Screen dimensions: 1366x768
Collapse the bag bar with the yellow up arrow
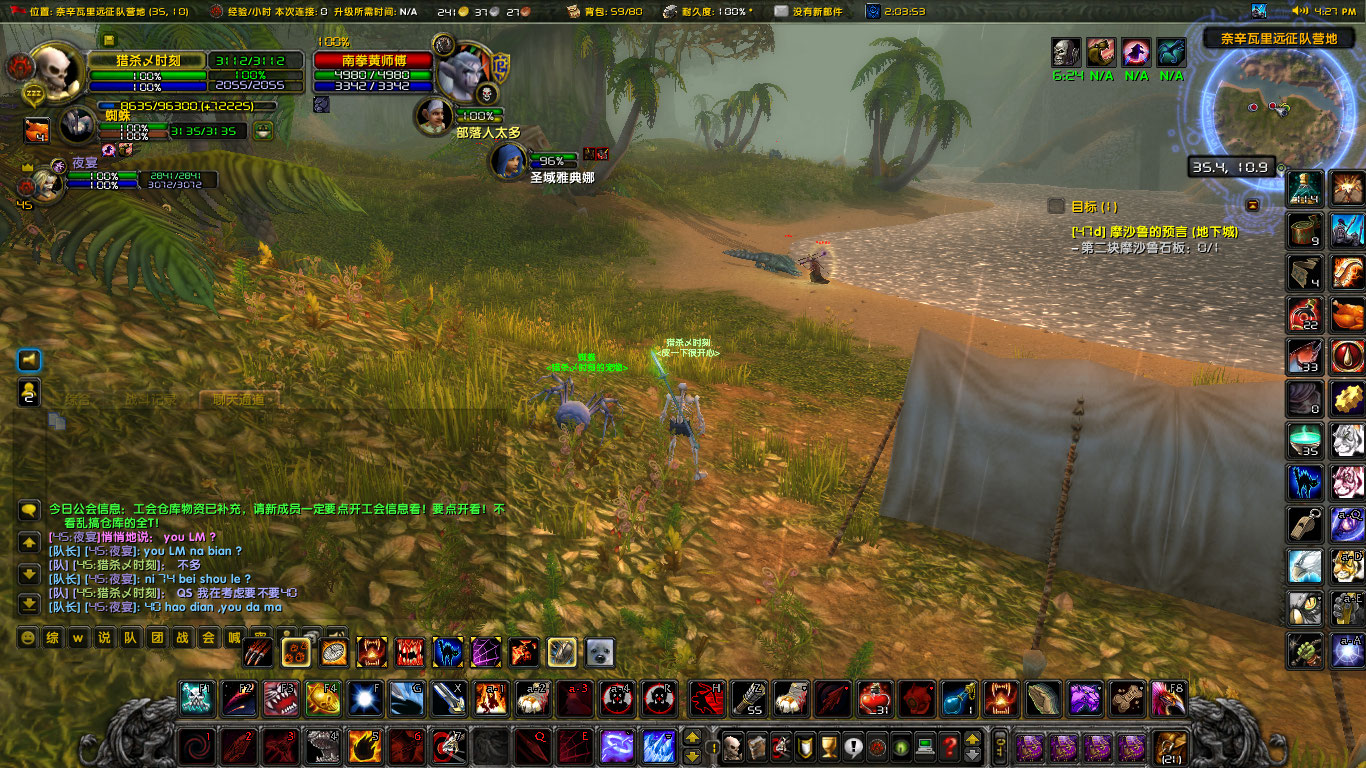(972, 740)
